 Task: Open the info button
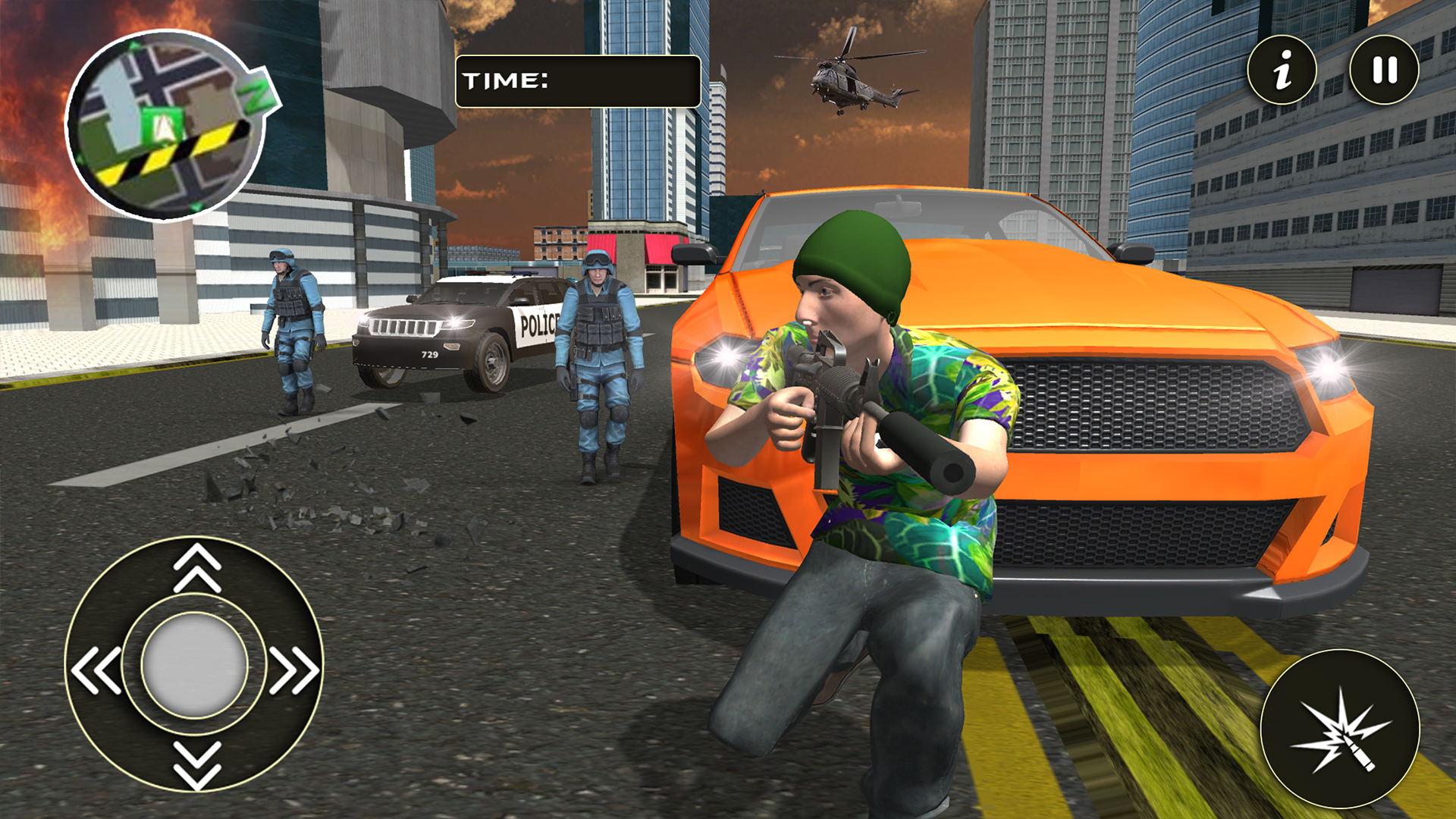1282,71
